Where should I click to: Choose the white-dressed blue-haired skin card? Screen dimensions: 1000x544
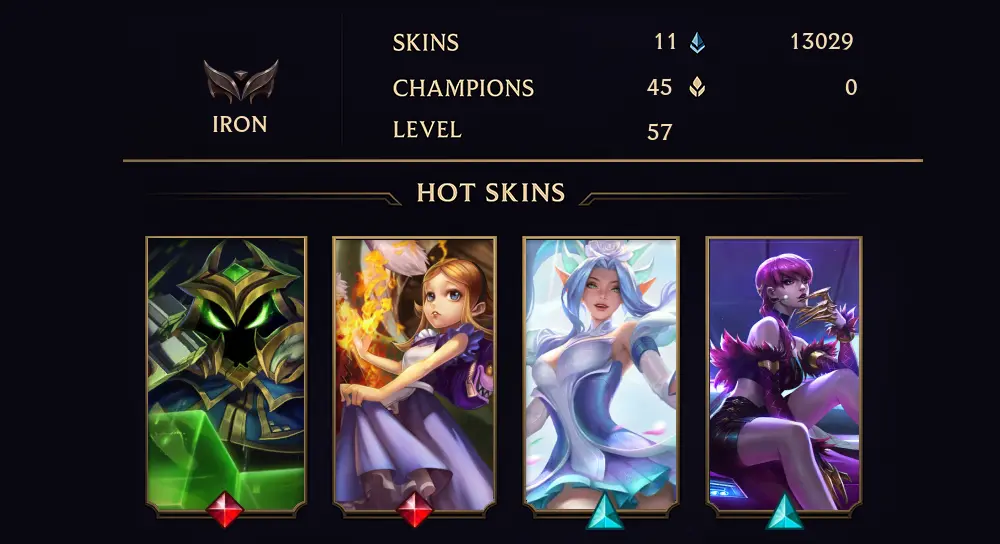click(601, 375)
